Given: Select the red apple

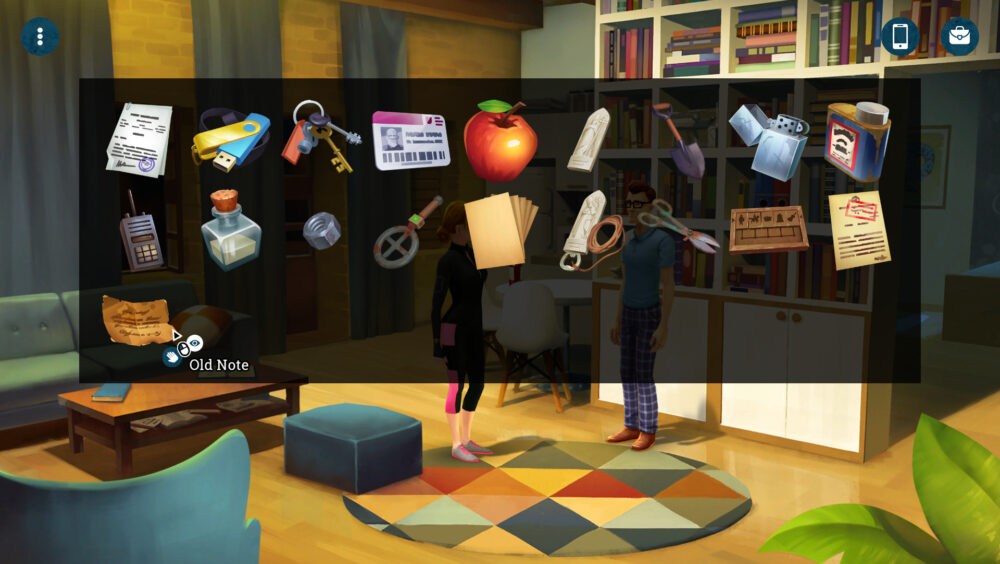Looking at the screenshot, I should [x=499, y=141].
